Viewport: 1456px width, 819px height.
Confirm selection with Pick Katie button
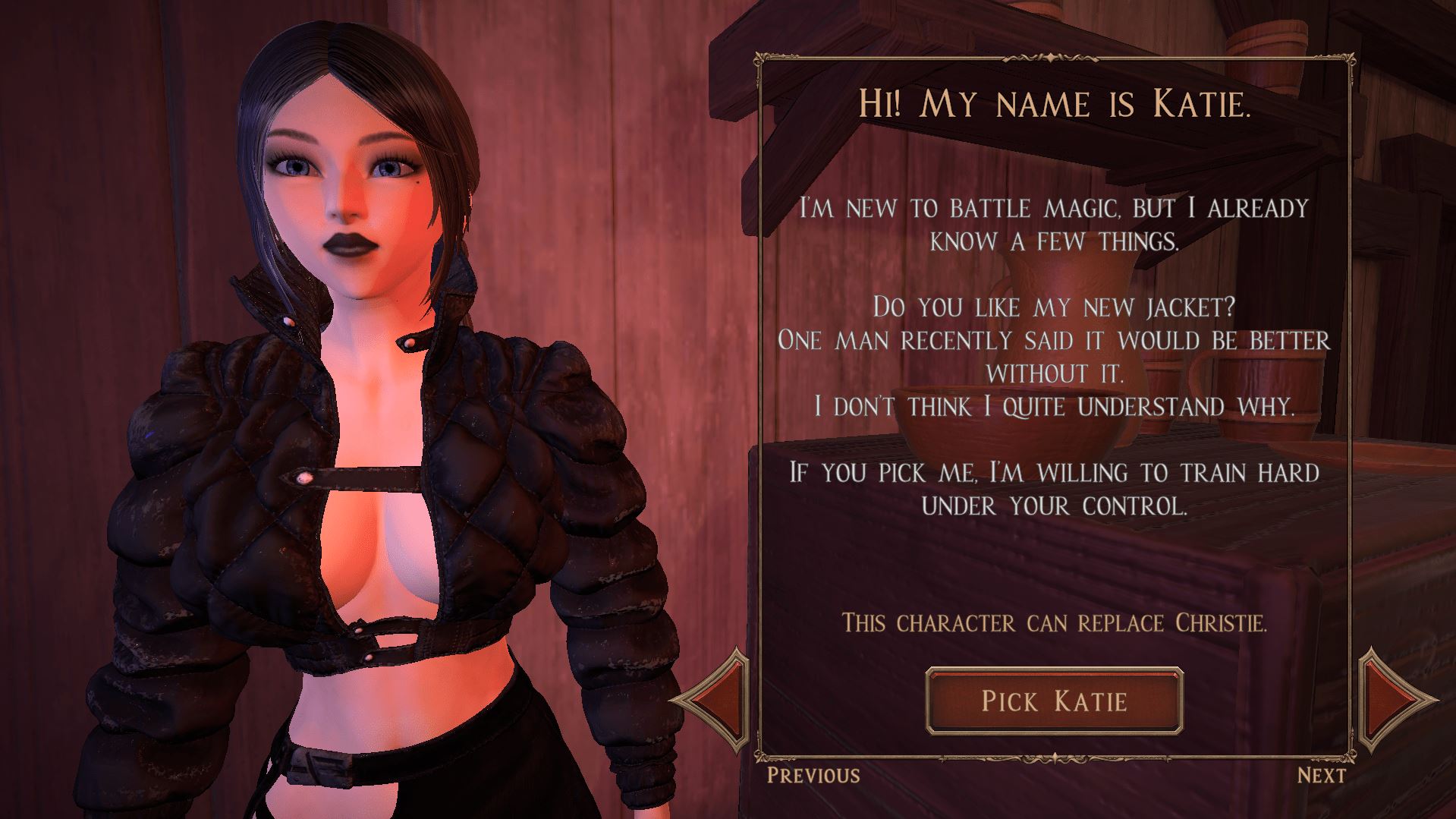click(1054, 700)
